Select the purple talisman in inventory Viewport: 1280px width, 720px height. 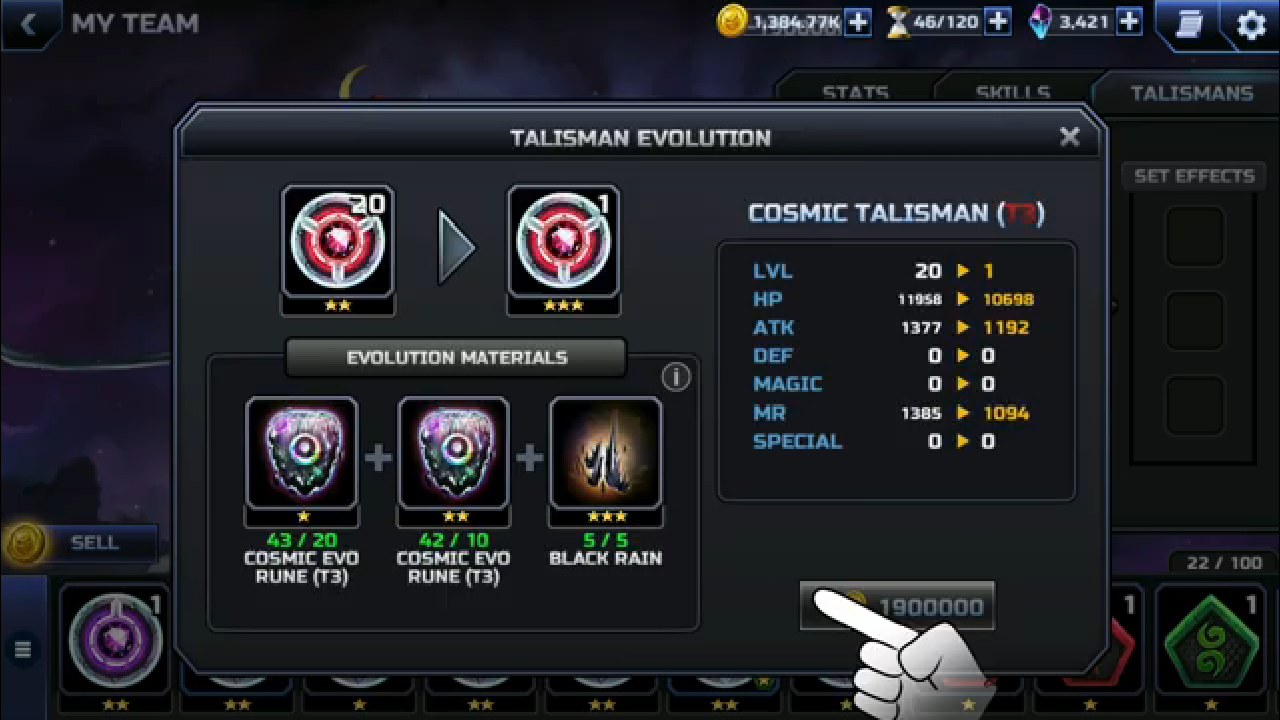[x=115, y=640]
